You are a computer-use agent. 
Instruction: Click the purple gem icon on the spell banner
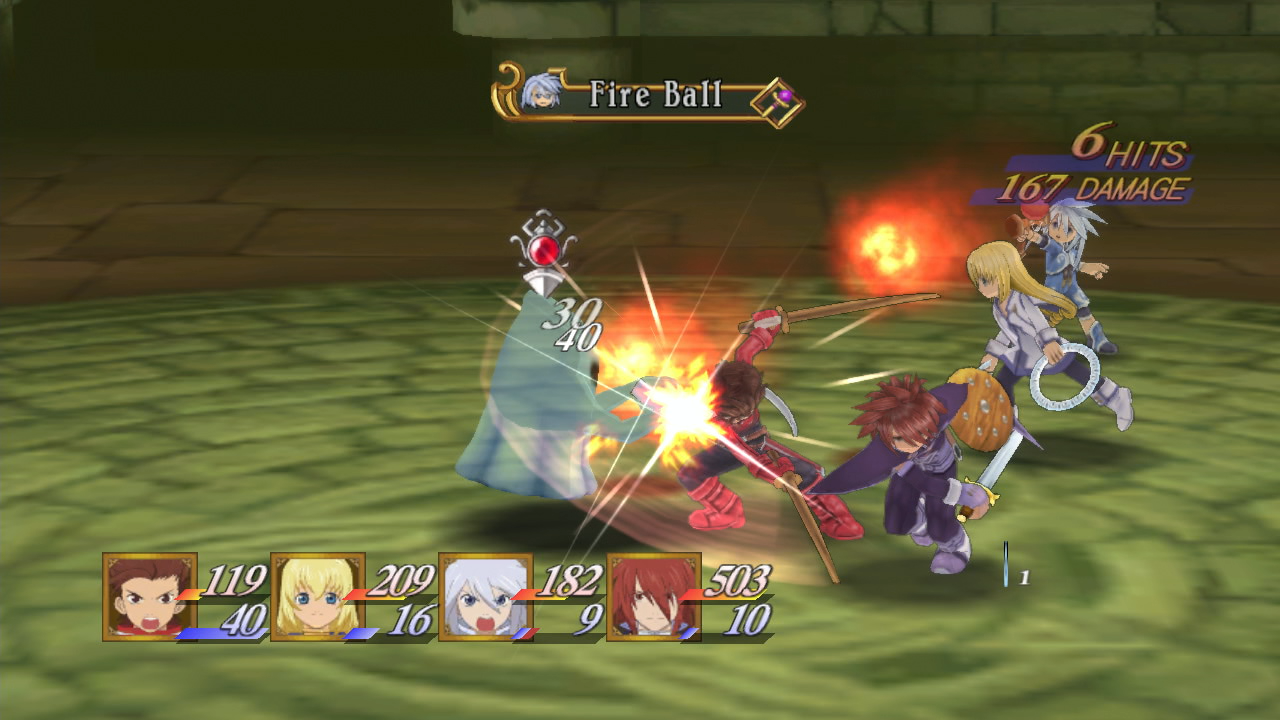point(784,97)
